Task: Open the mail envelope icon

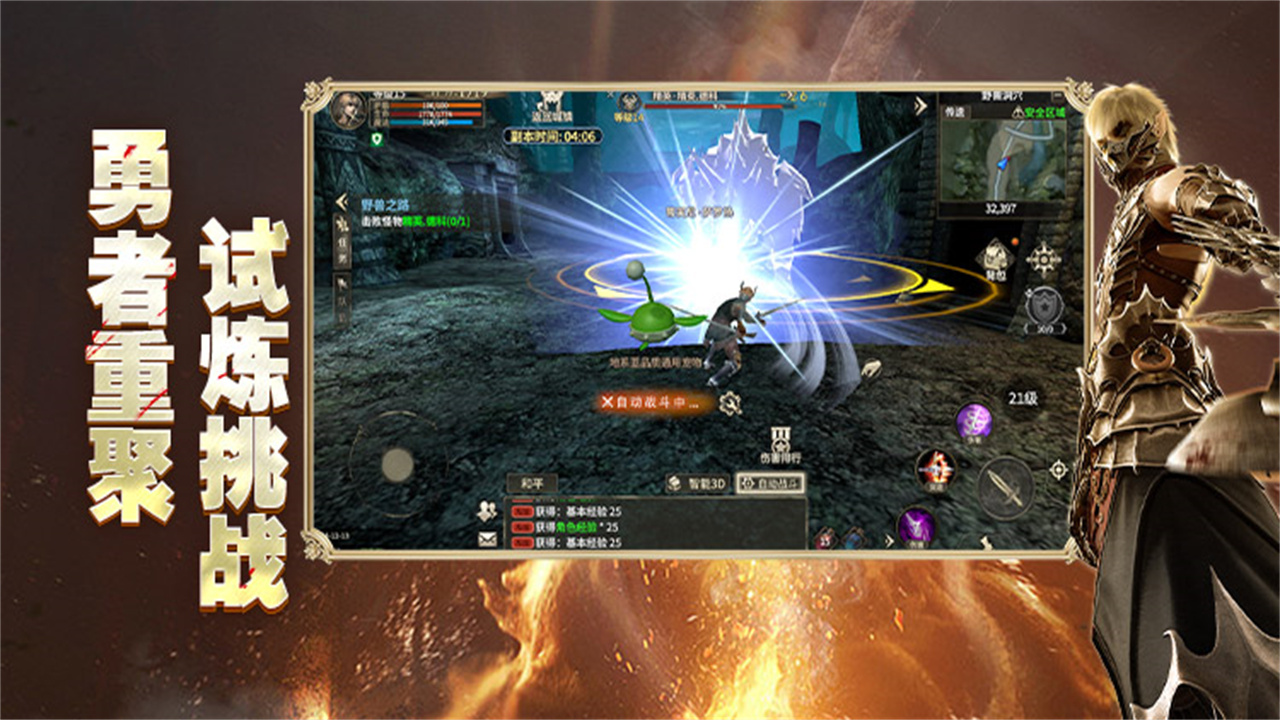Action: click(487, 539)
